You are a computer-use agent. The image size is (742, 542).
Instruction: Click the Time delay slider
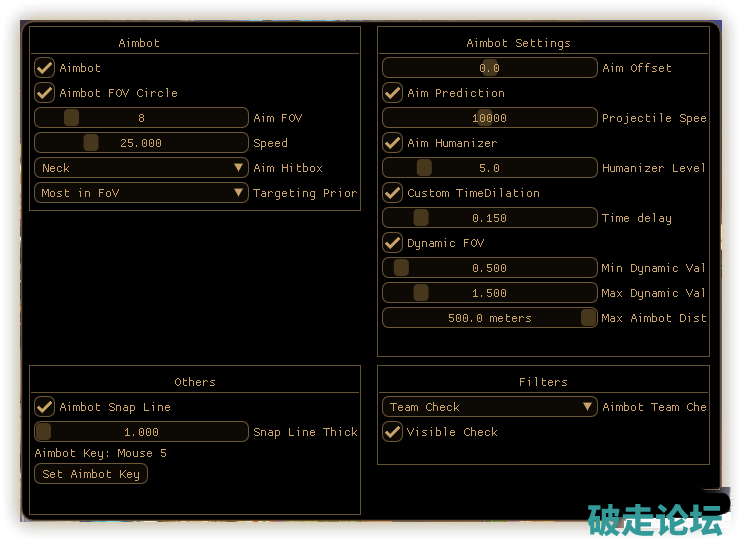(x=489, y=218)
